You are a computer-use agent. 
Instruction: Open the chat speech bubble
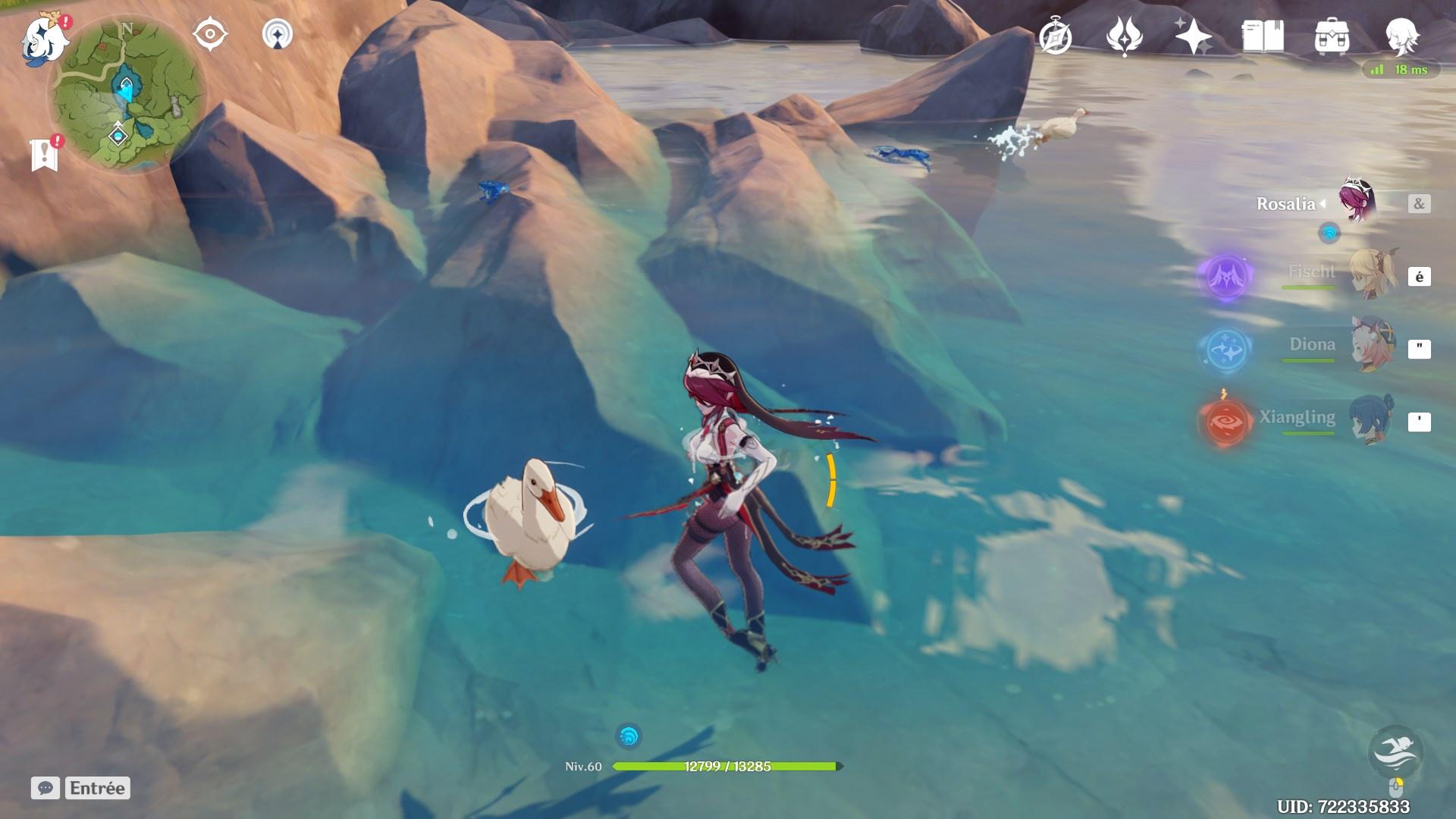[45, 788]
